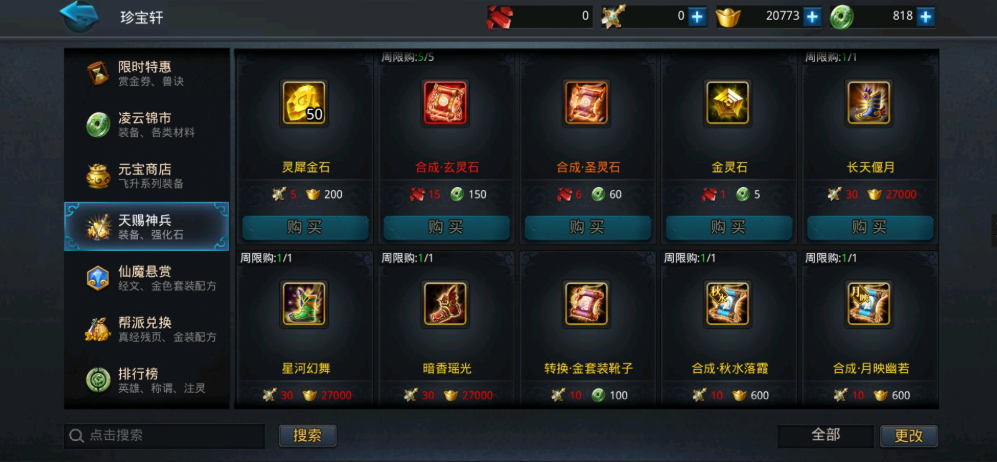Switch to the 帮派兑换 category
The image size is (997, 462).
pyautogui.click(x=146, y=329)
